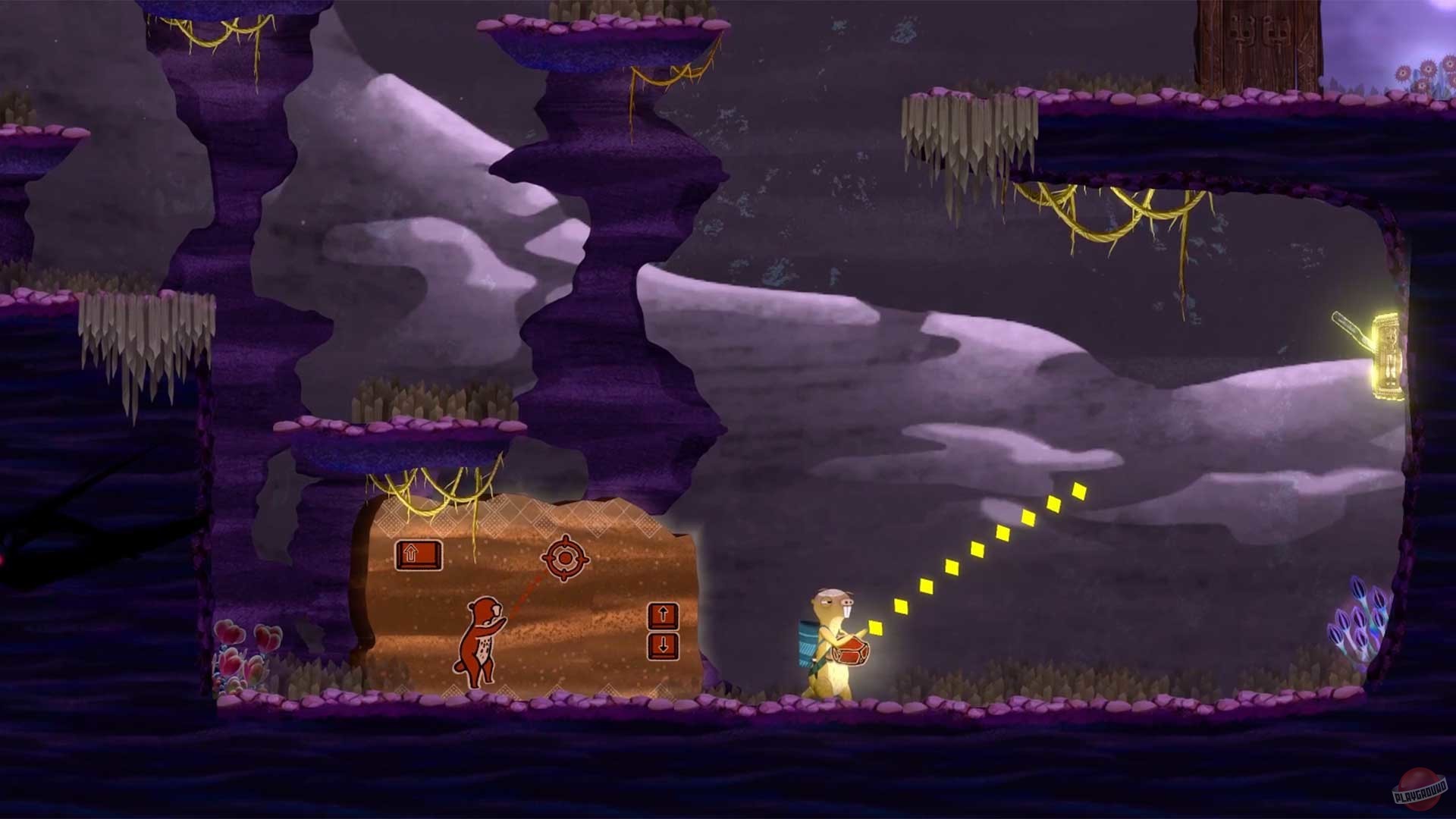Click the red chest the beaver carries
This screenshot has height=819, width=1456.
851,649
